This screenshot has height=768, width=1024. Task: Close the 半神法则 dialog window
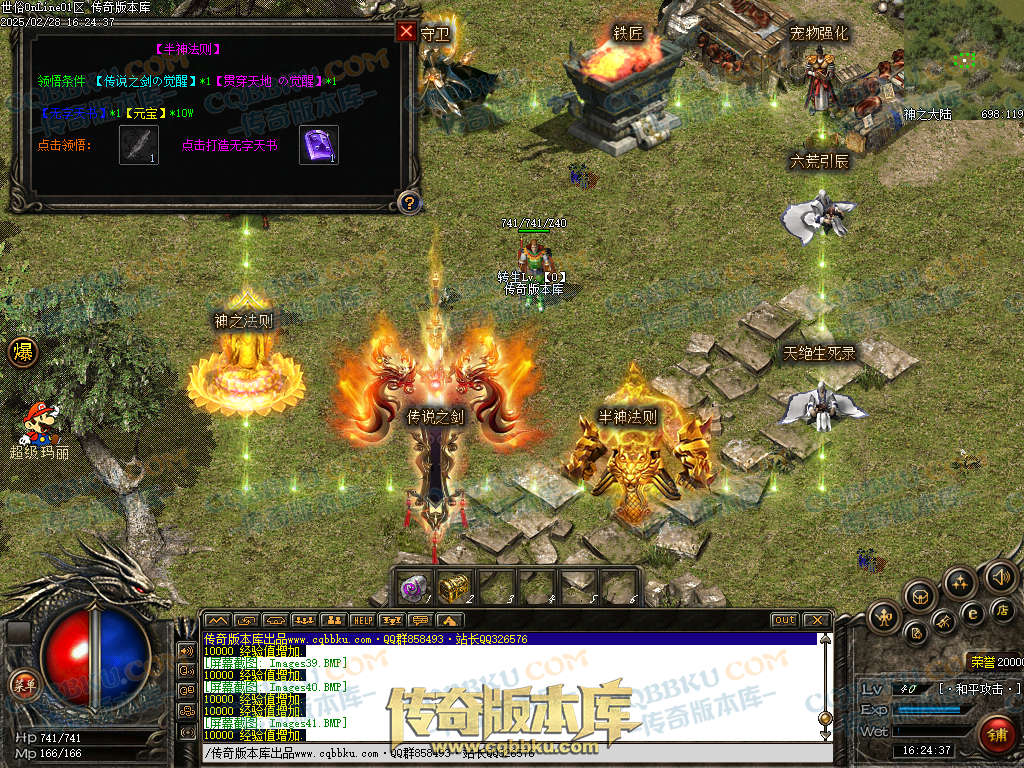(x=406, y=31)
